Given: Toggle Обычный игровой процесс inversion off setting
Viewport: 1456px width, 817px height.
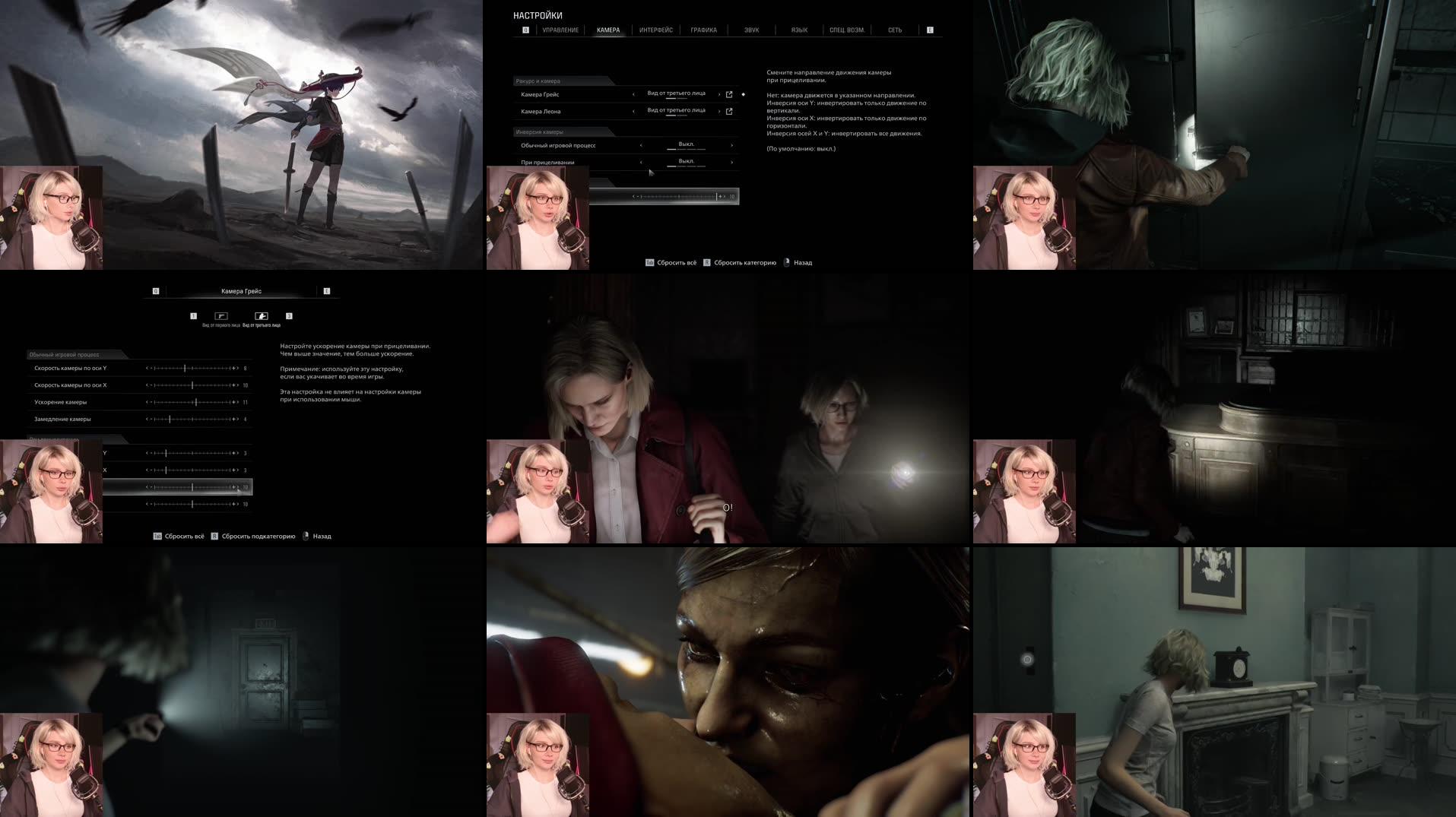Looking at the screenshot, I should coord(686,145).
